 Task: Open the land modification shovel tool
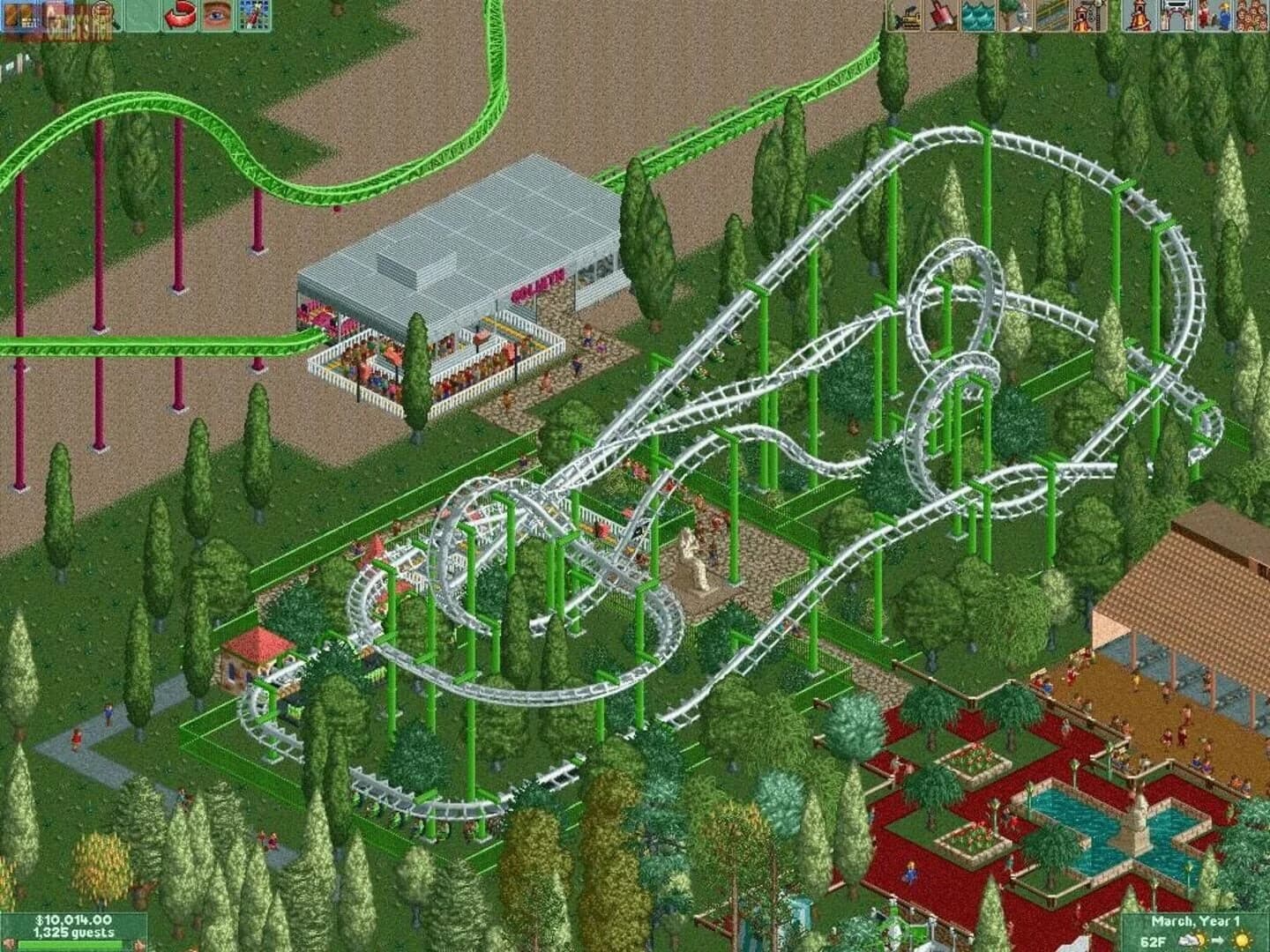(x=940, y=15)
